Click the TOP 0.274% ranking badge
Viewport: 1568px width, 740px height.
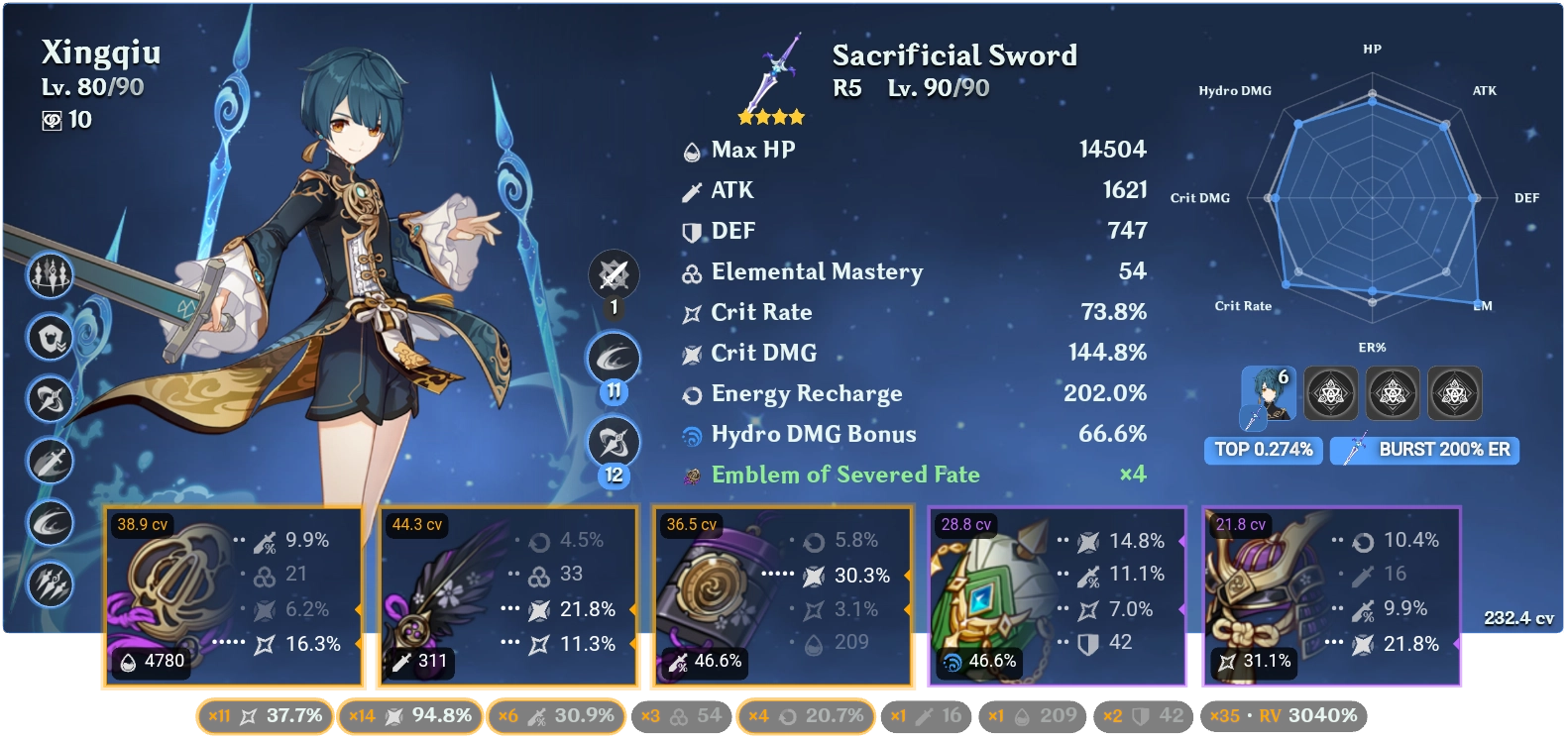(x=1263, y=451)
